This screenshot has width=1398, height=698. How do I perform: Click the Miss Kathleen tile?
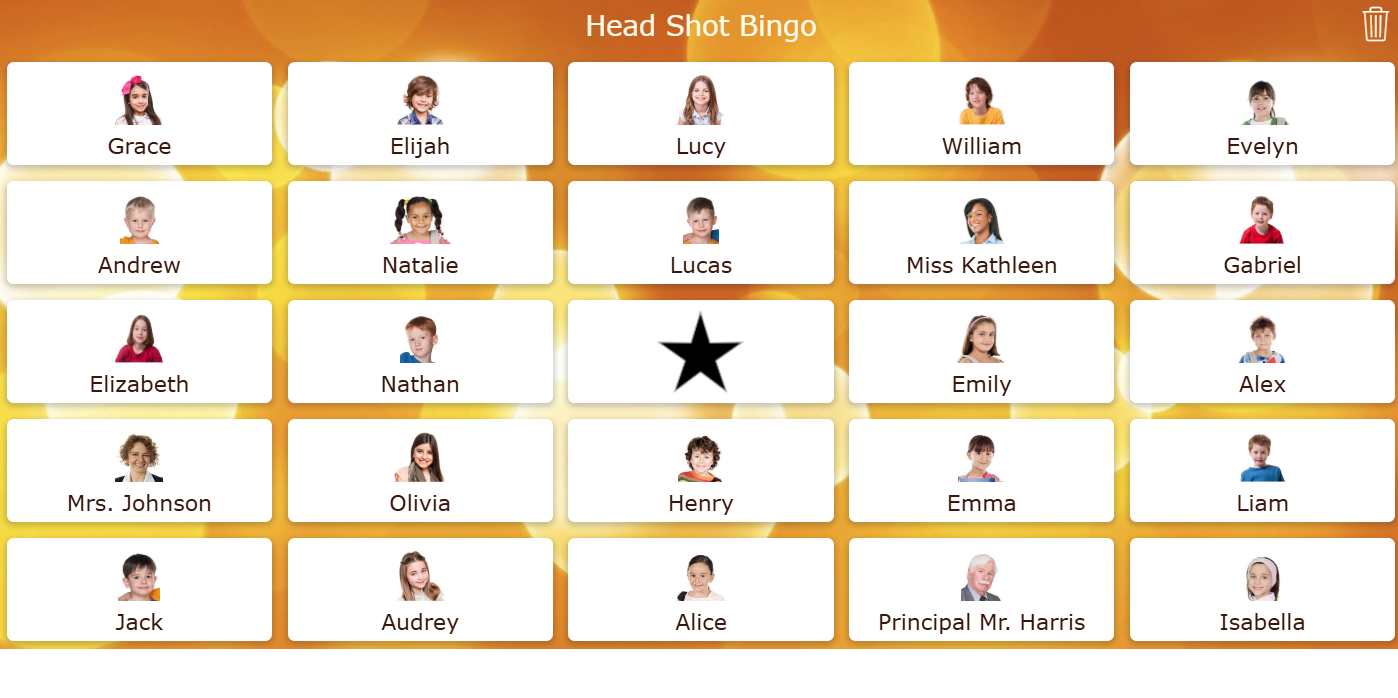click(981, 233)
